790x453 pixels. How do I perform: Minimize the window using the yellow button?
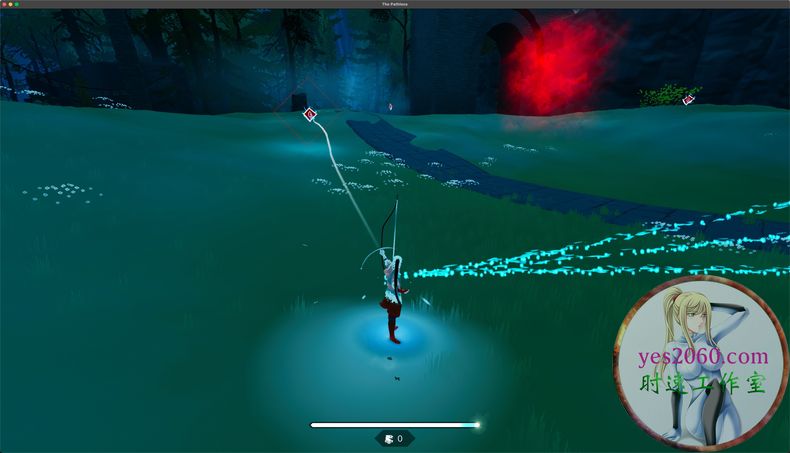(x=10, y=4)
